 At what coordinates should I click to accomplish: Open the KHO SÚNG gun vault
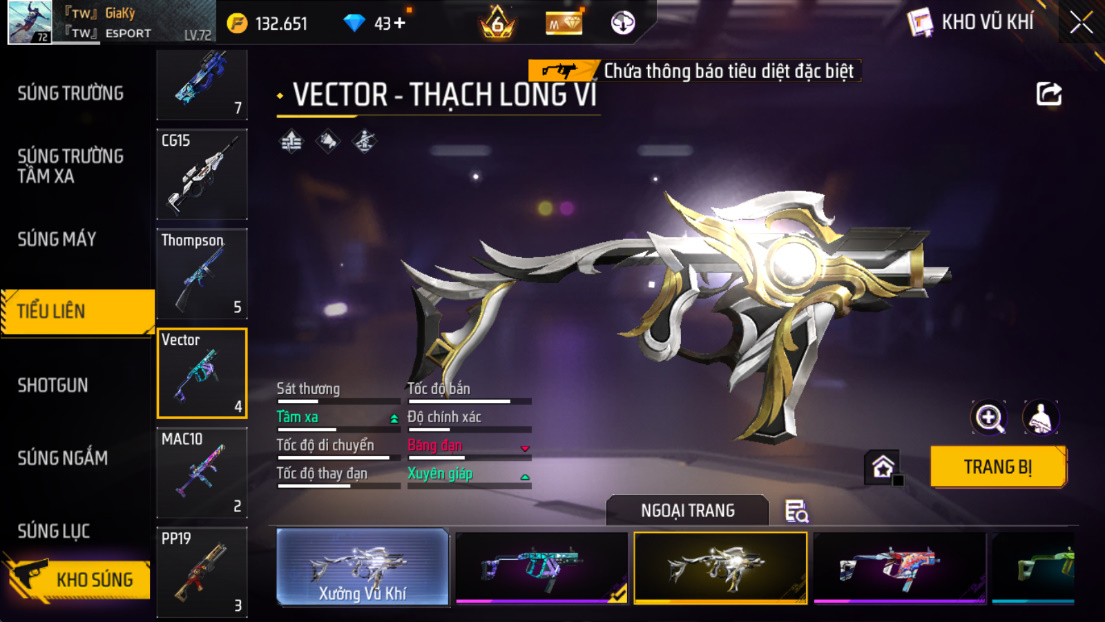coord(80,579)
